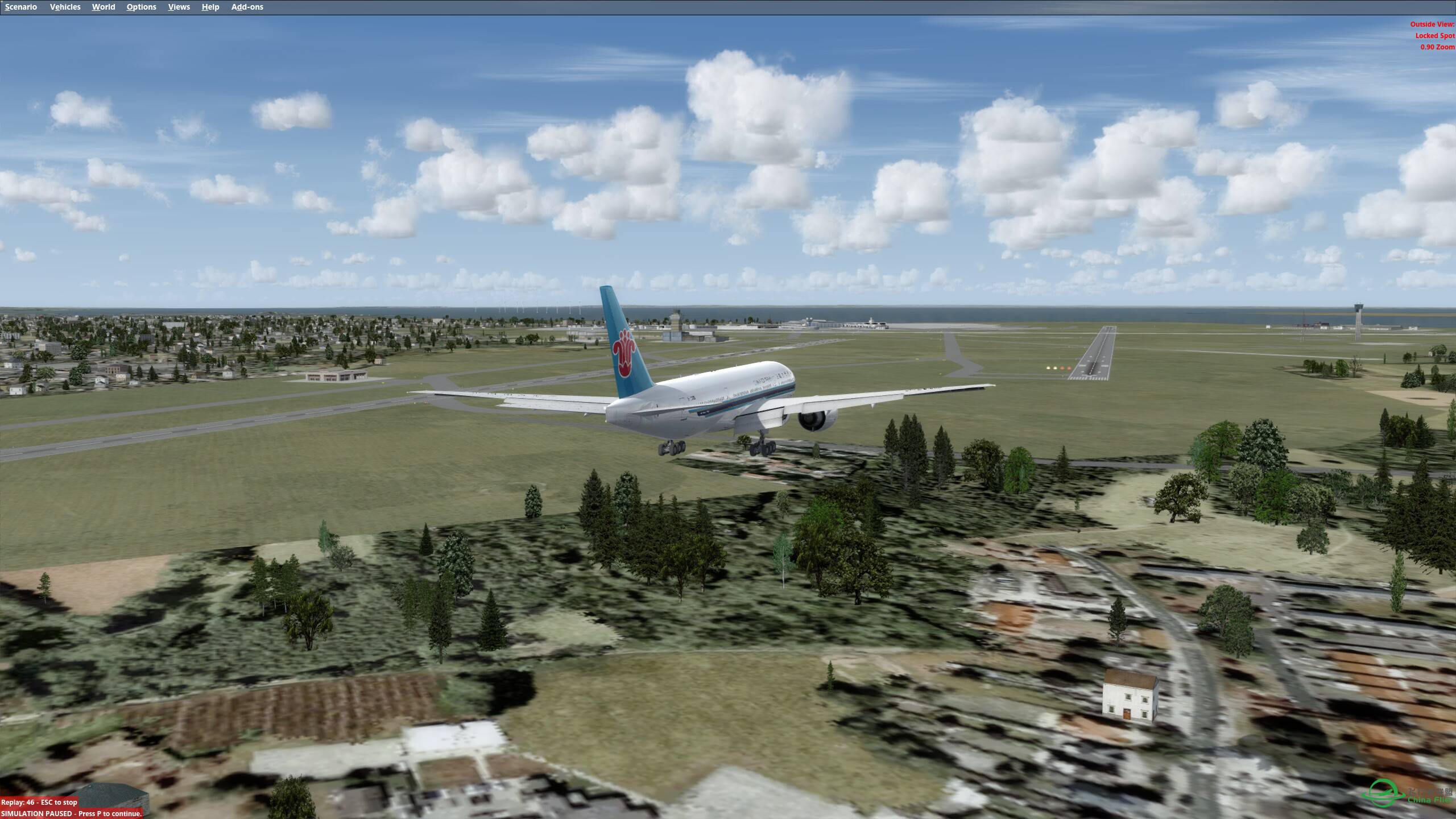Show the Options menu
This screenshot has width=1456, height=819.
point(141,7)
